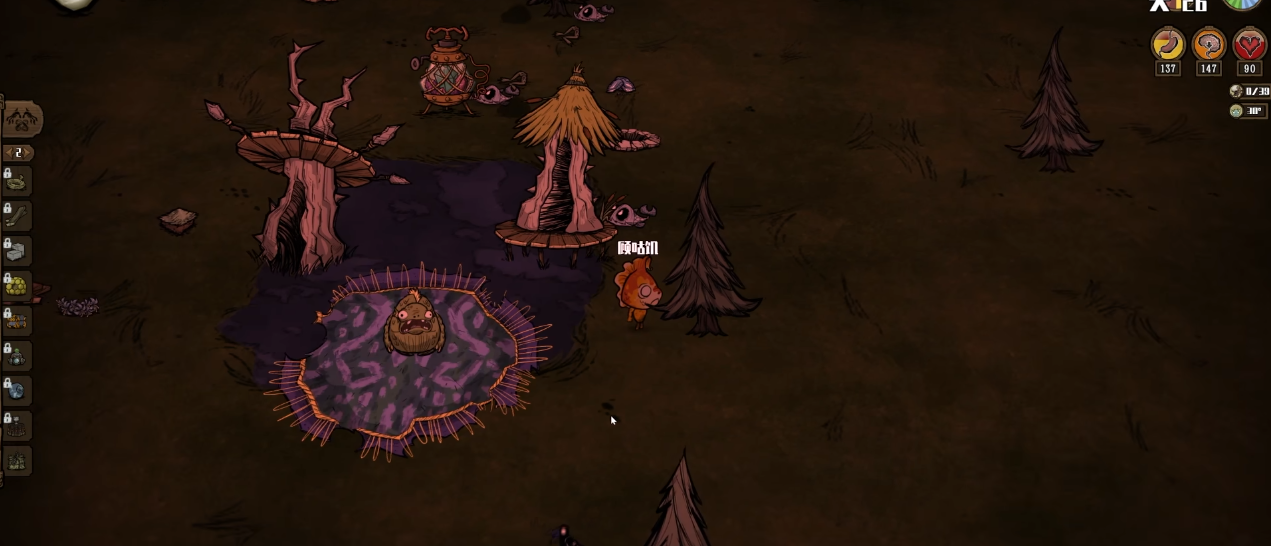This screenshot has height=546, width=1271.
Task: Open the crafting menu button
Action: pos(21,120)
